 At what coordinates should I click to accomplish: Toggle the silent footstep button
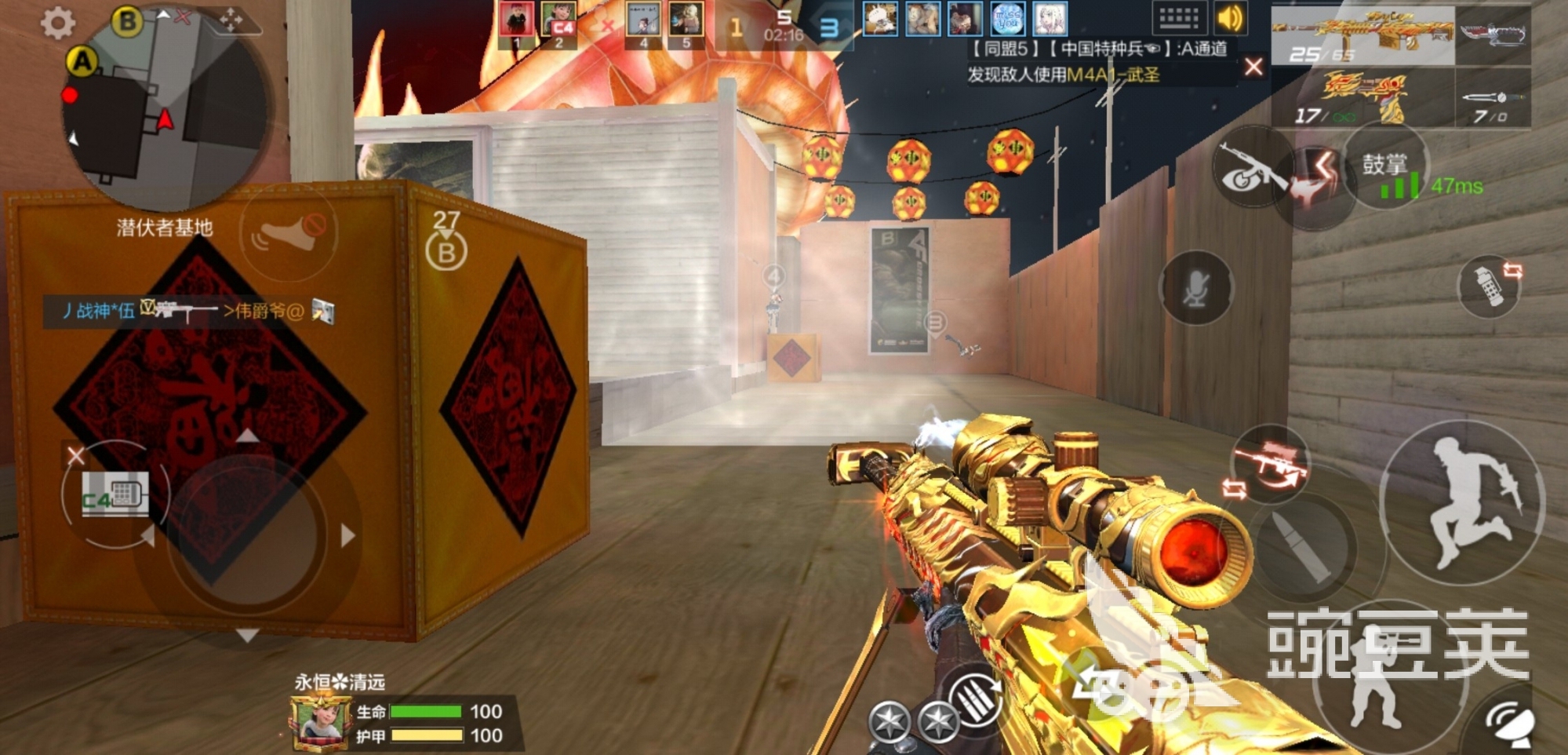(x=289, y=233)
